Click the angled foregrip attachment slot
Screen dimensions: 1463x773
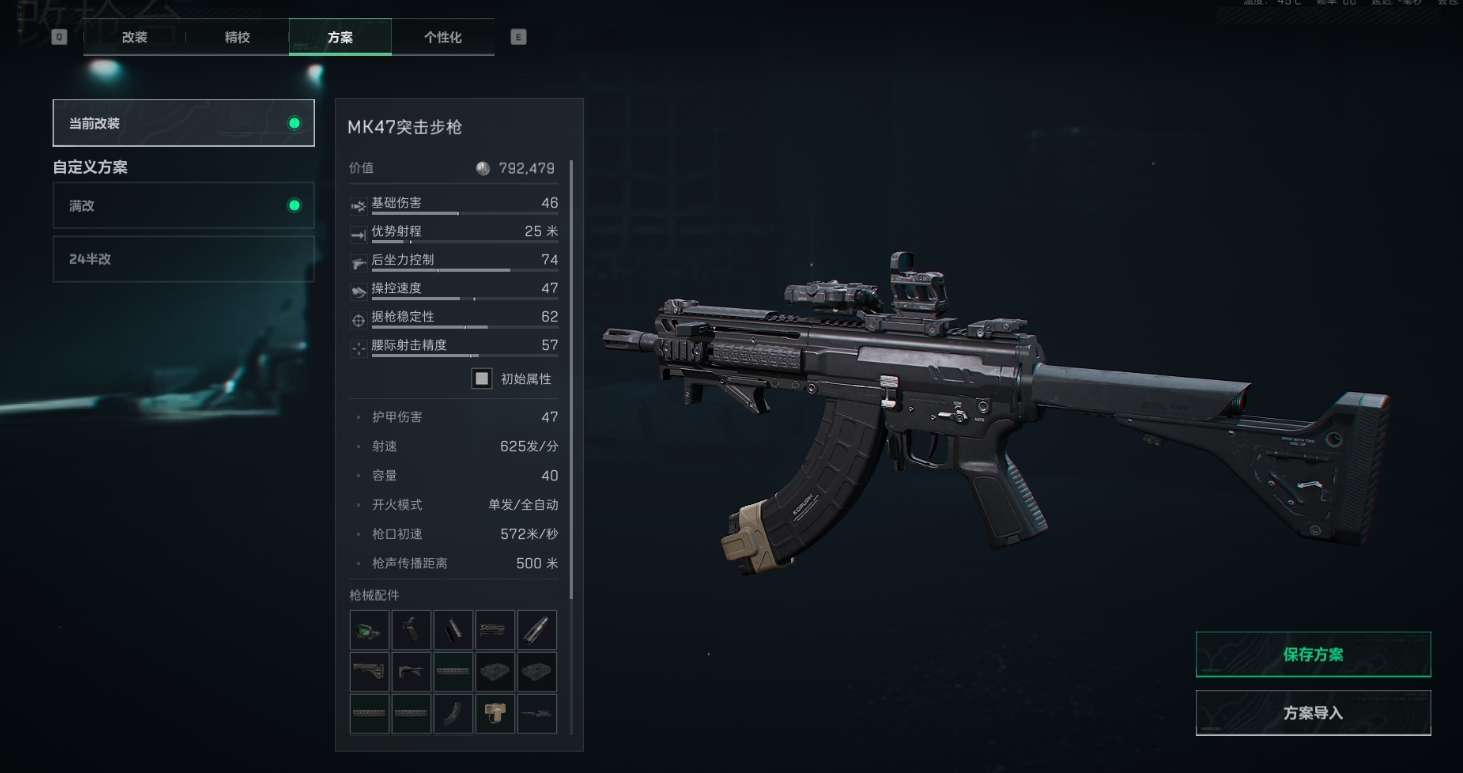pos(411,672)
